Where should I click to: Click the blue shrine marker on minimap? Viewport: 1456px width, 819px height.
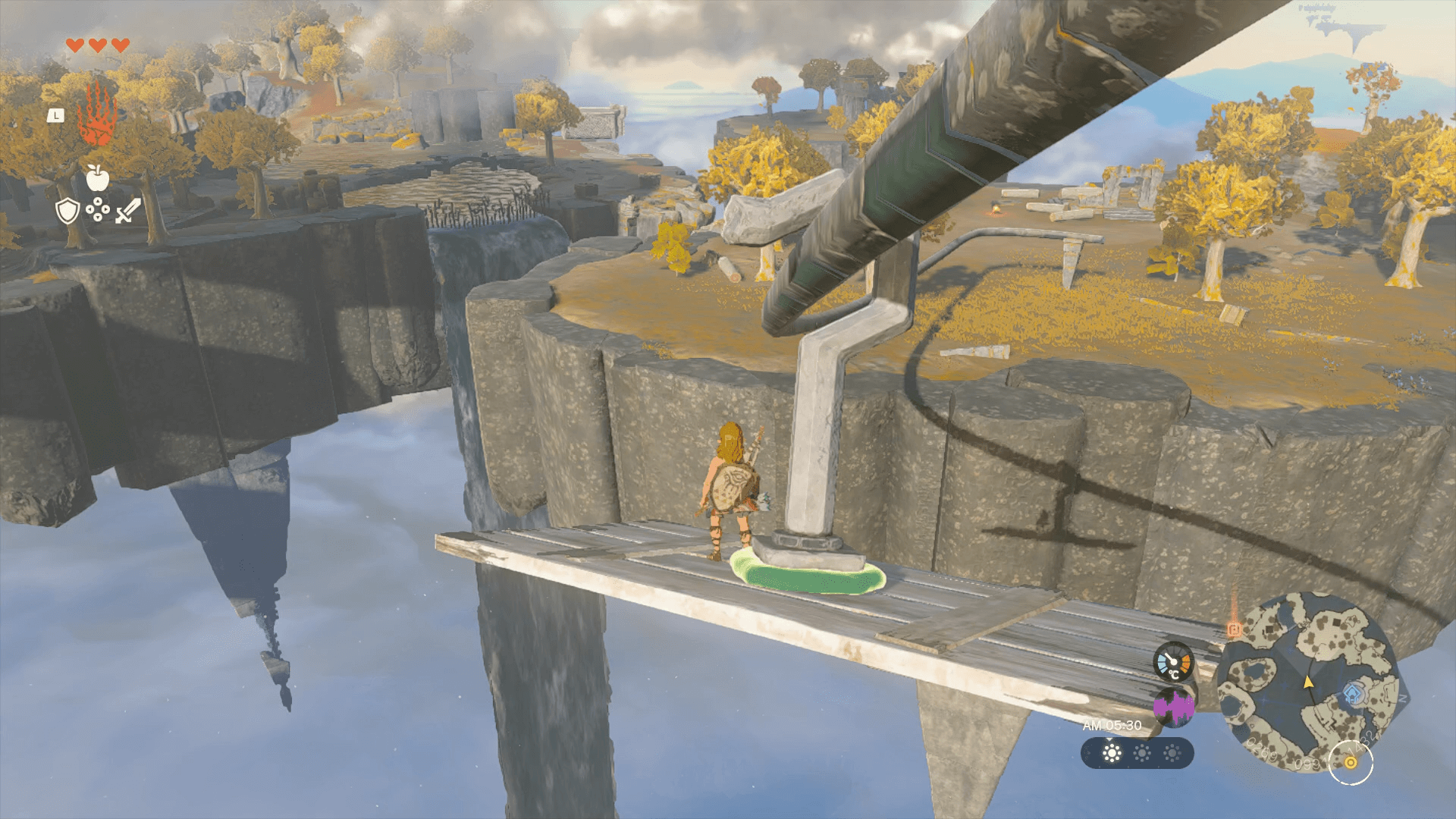[x=1354, y=693]
